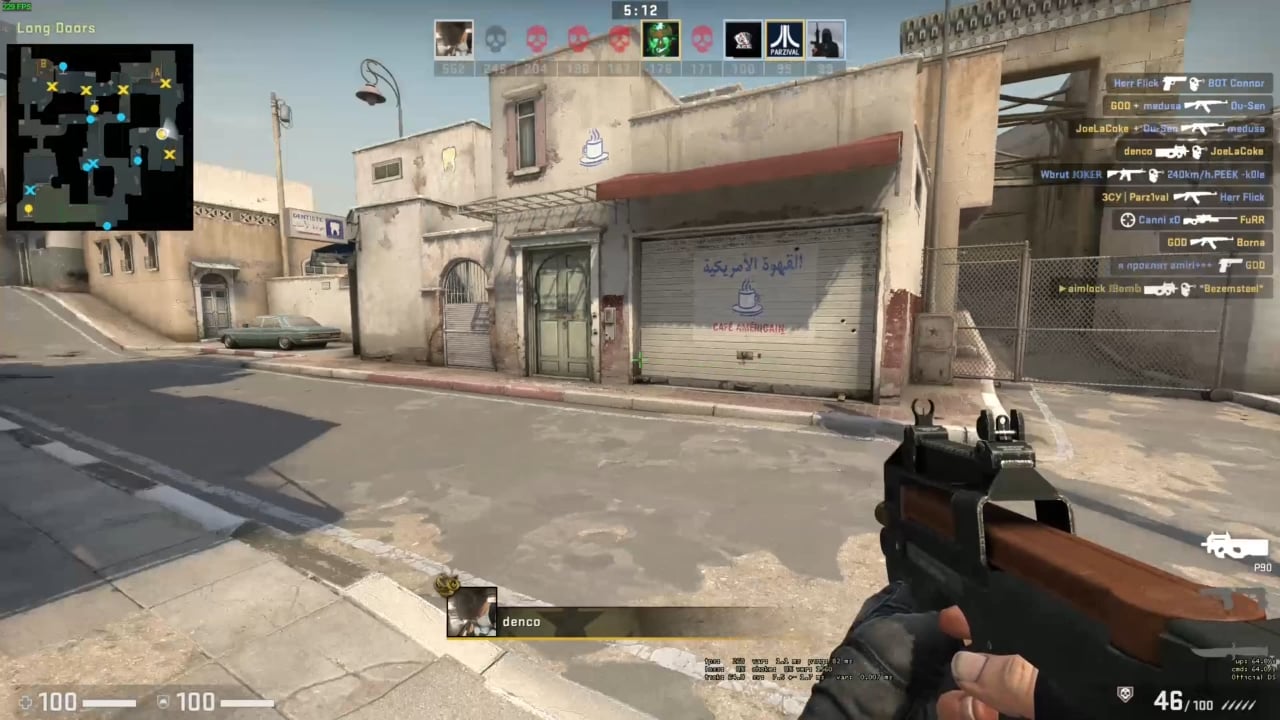1280x720 pixels.
Task: Select the health cross icon
Action: click(25, 702)
